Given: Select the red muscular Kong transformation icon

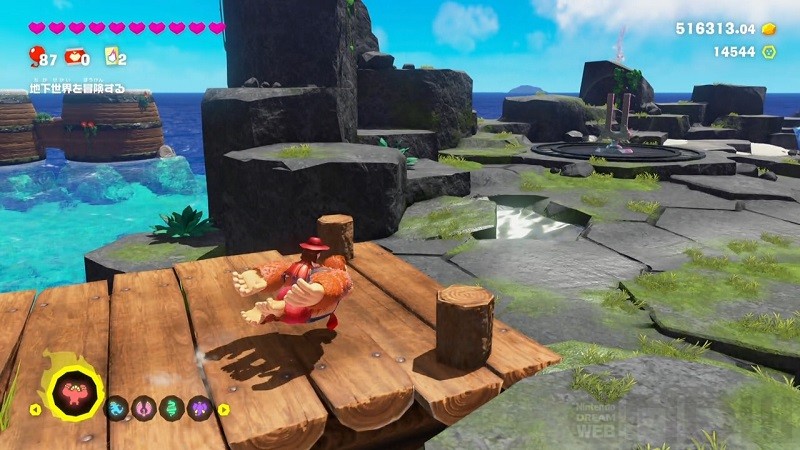Looking at the screenshot, I should click(x=74, y=392).
